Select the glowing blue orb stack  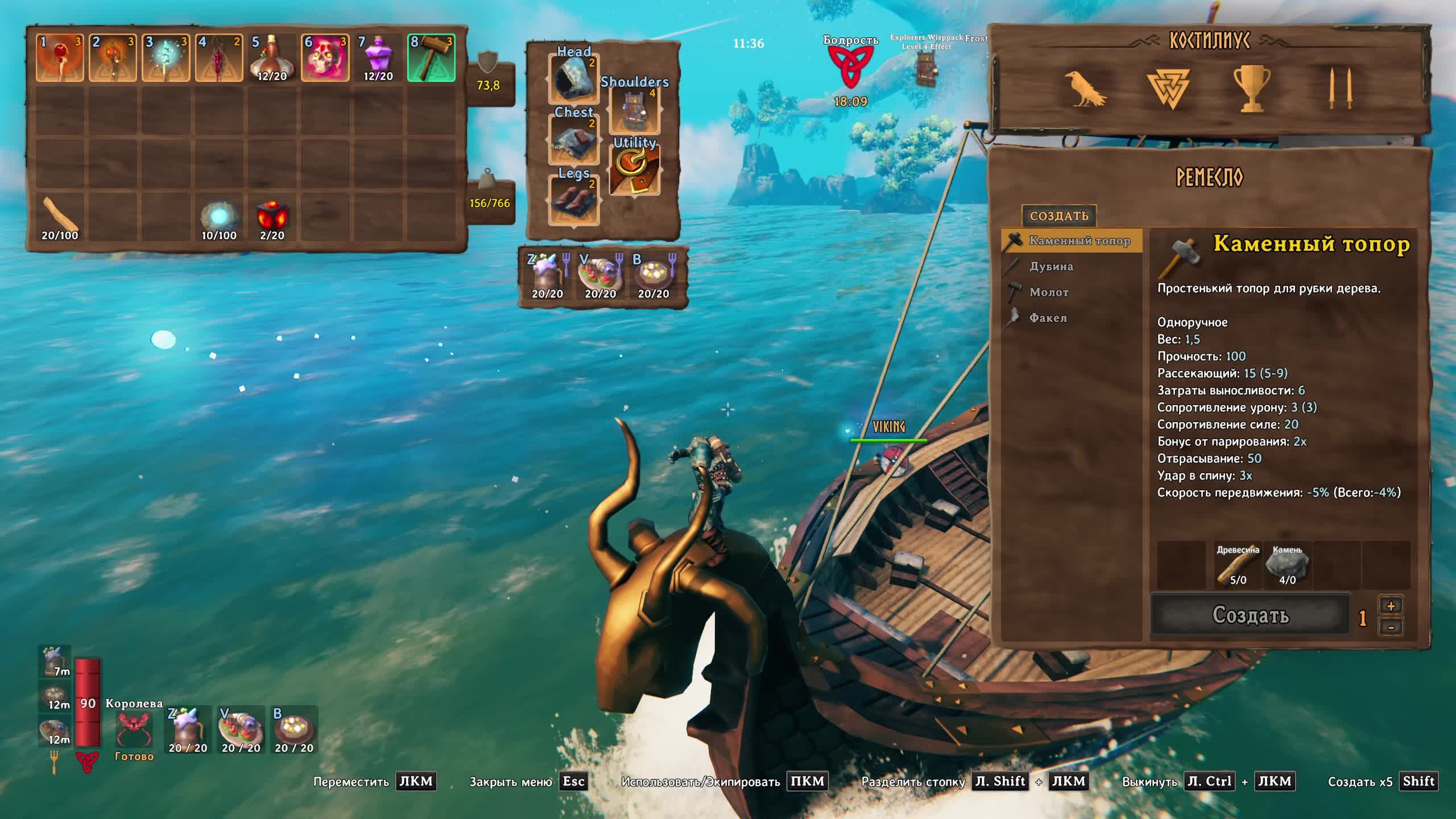[x=219, y=217]
